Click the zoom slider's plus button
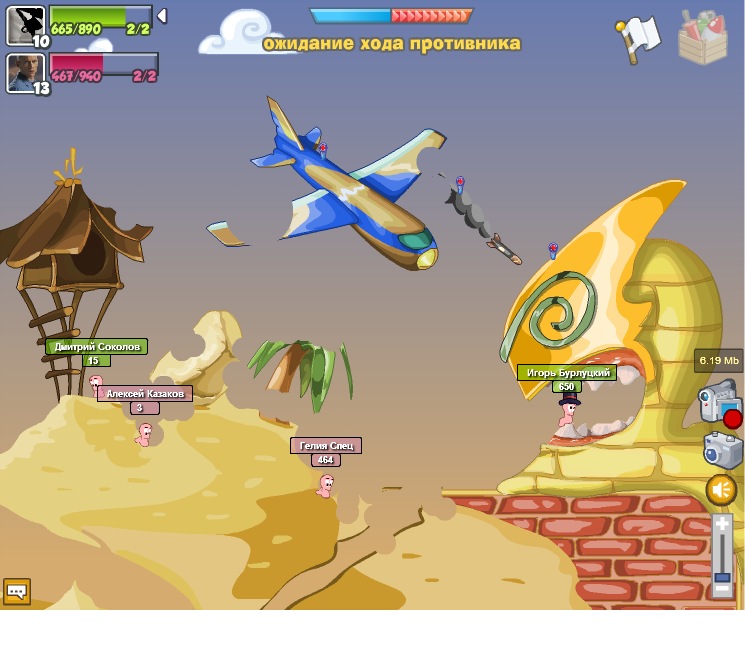This screenshot has width=745, height=650. point(722,524)
